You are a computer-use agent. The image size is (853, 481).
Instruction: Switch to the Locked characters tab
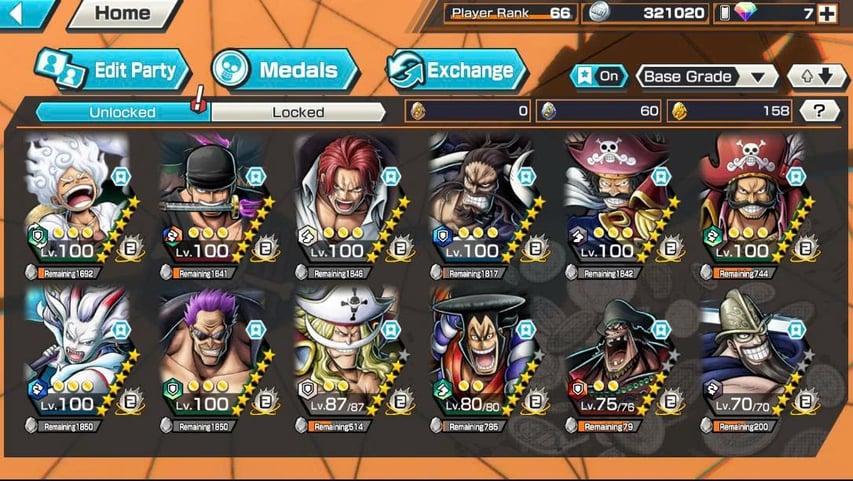298,112
